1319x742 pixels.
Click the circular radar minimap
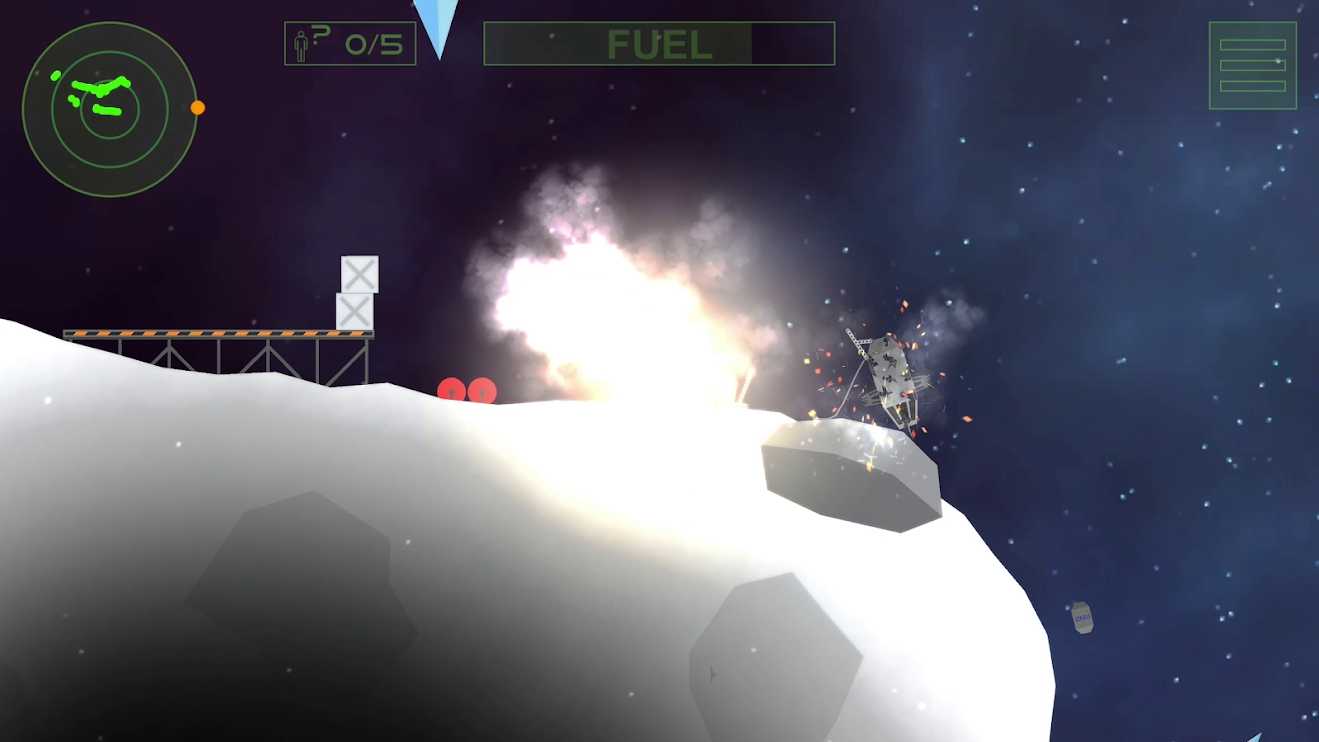pos(109,109)
